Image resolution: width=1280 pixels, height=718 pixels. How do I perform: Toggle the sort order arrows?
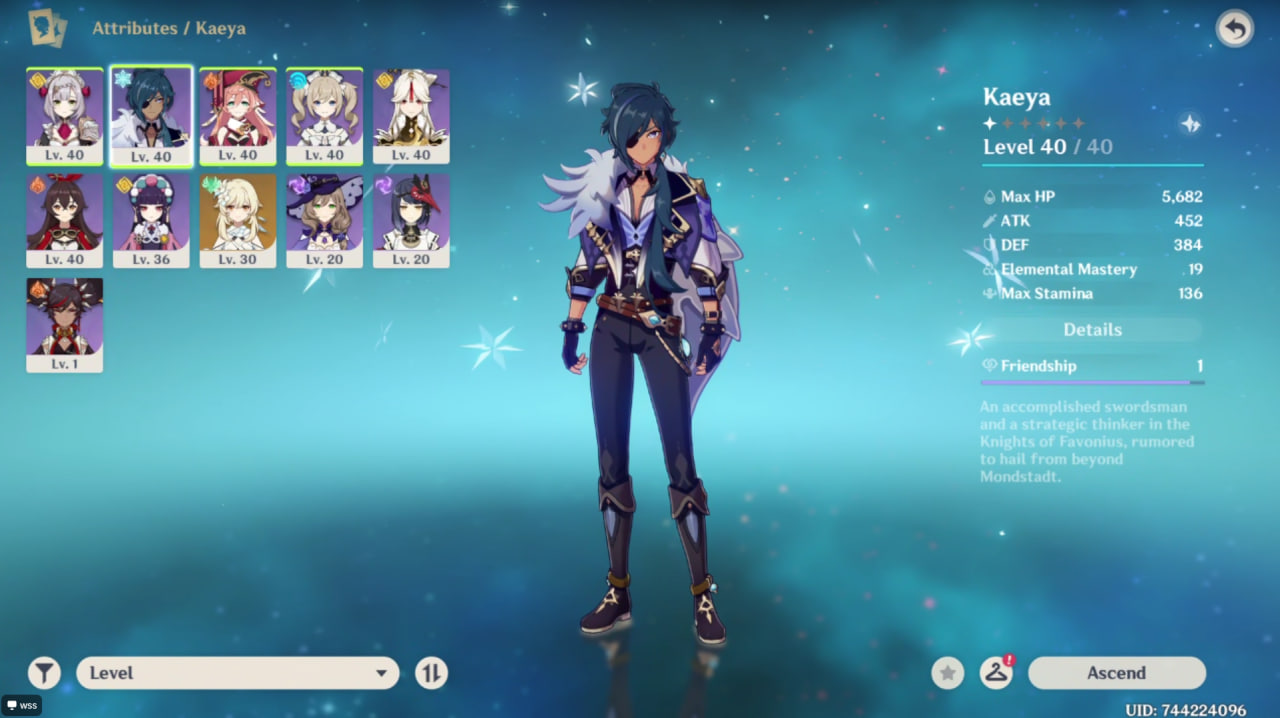pos(431,673)
